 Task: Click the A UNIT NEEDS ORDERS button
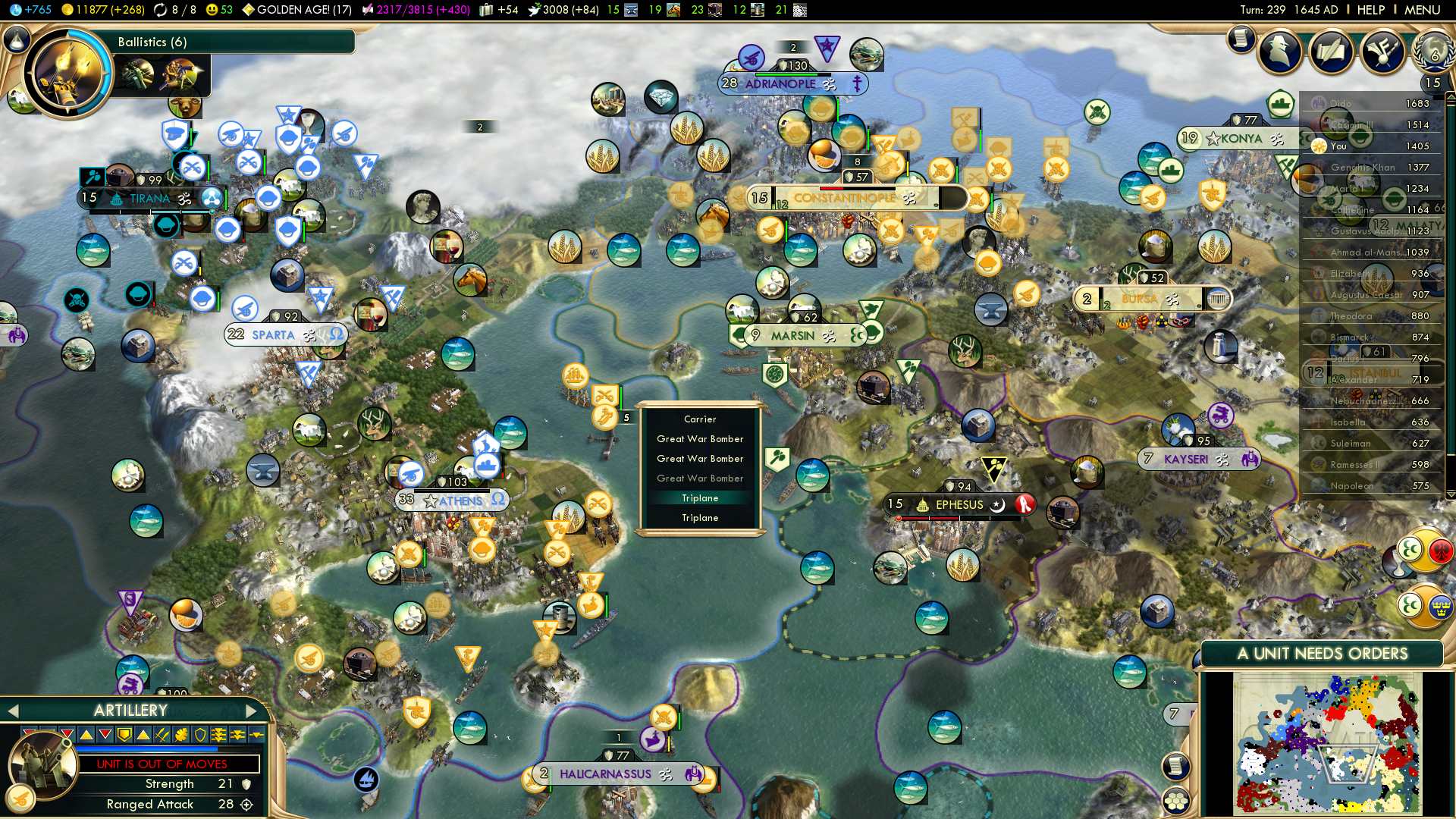[x=1322, y=654]
